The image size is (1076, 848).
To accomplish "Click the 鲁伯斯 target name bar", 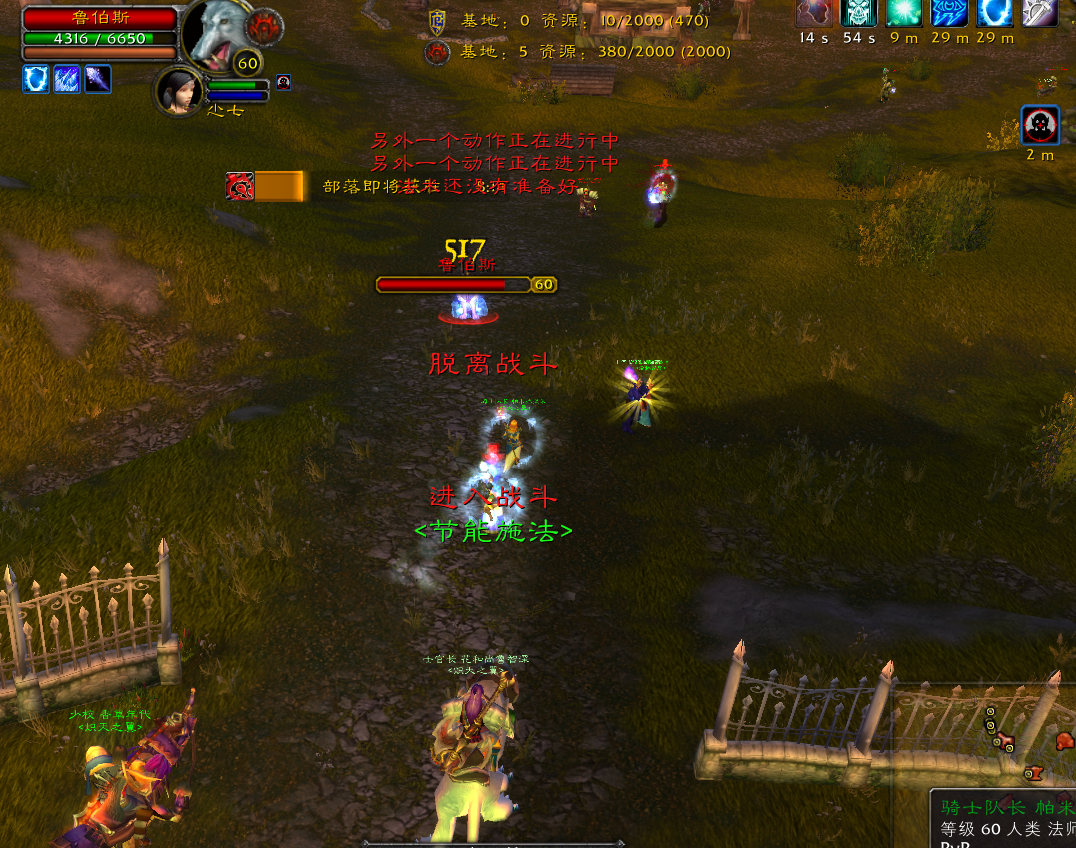I will point(99,18).
